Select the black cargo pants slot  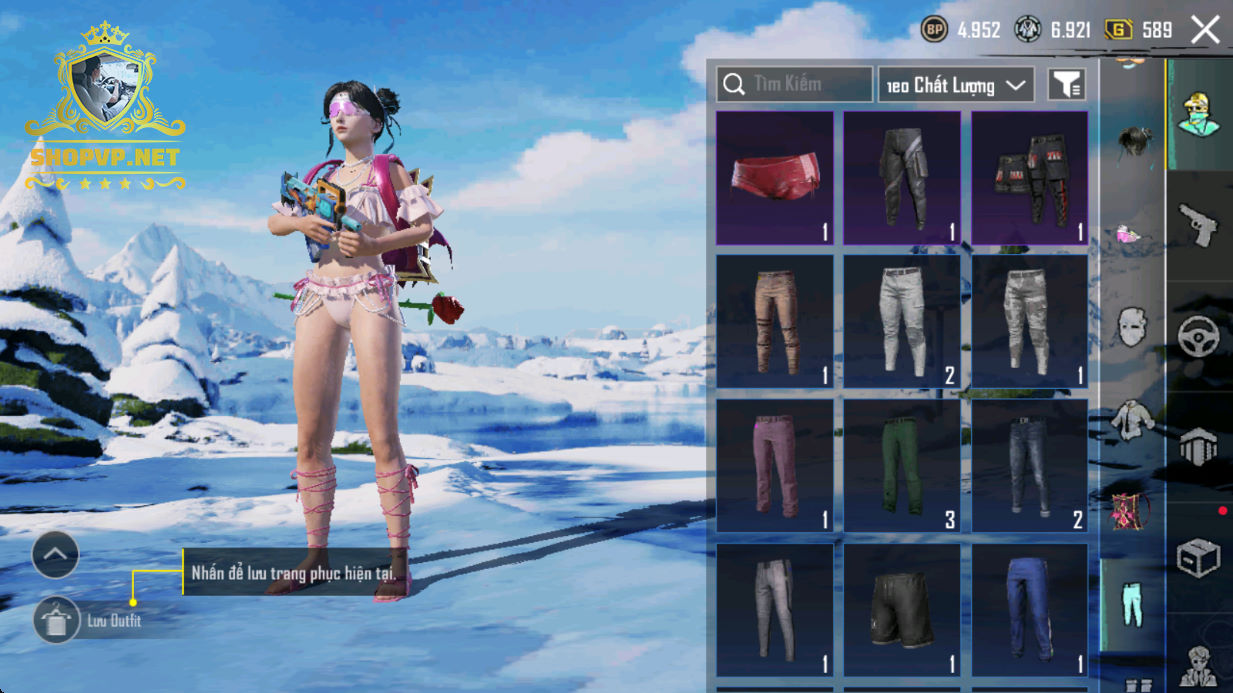click(902, 178)
